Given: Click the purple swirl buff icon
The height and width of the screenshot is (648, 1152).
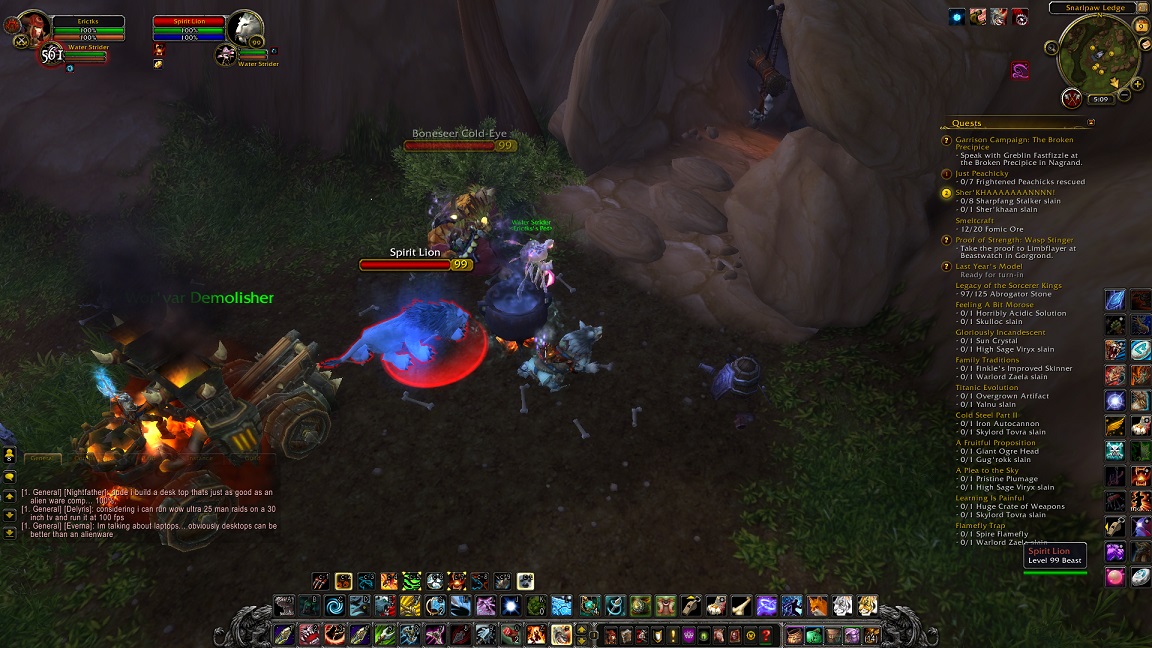Looking at the screenshot, I should pyautogui.click(x=1019, y=70).
